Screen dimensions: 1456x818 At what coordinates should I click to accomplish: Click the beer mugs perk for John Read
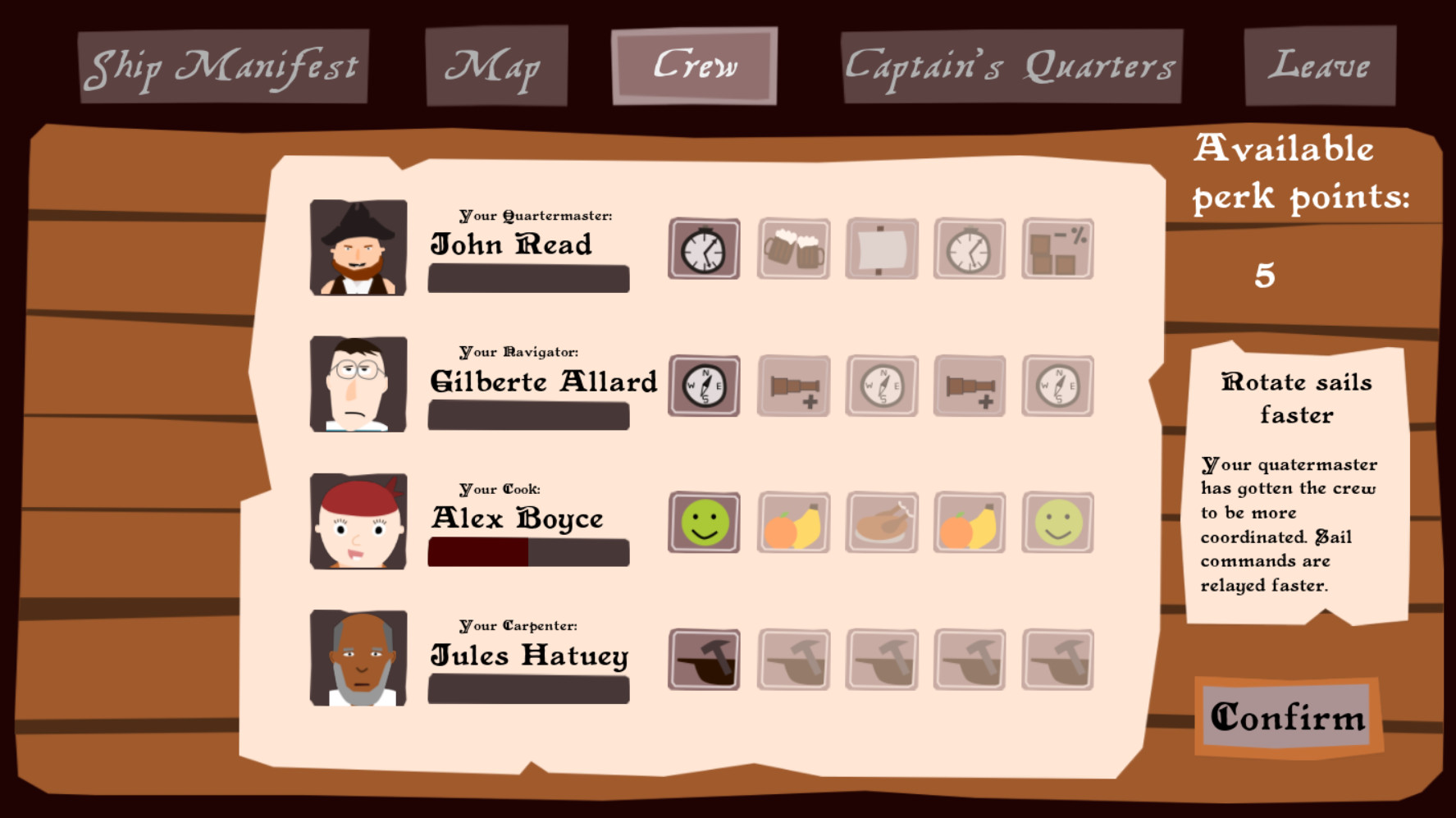[x=793, y=248]
